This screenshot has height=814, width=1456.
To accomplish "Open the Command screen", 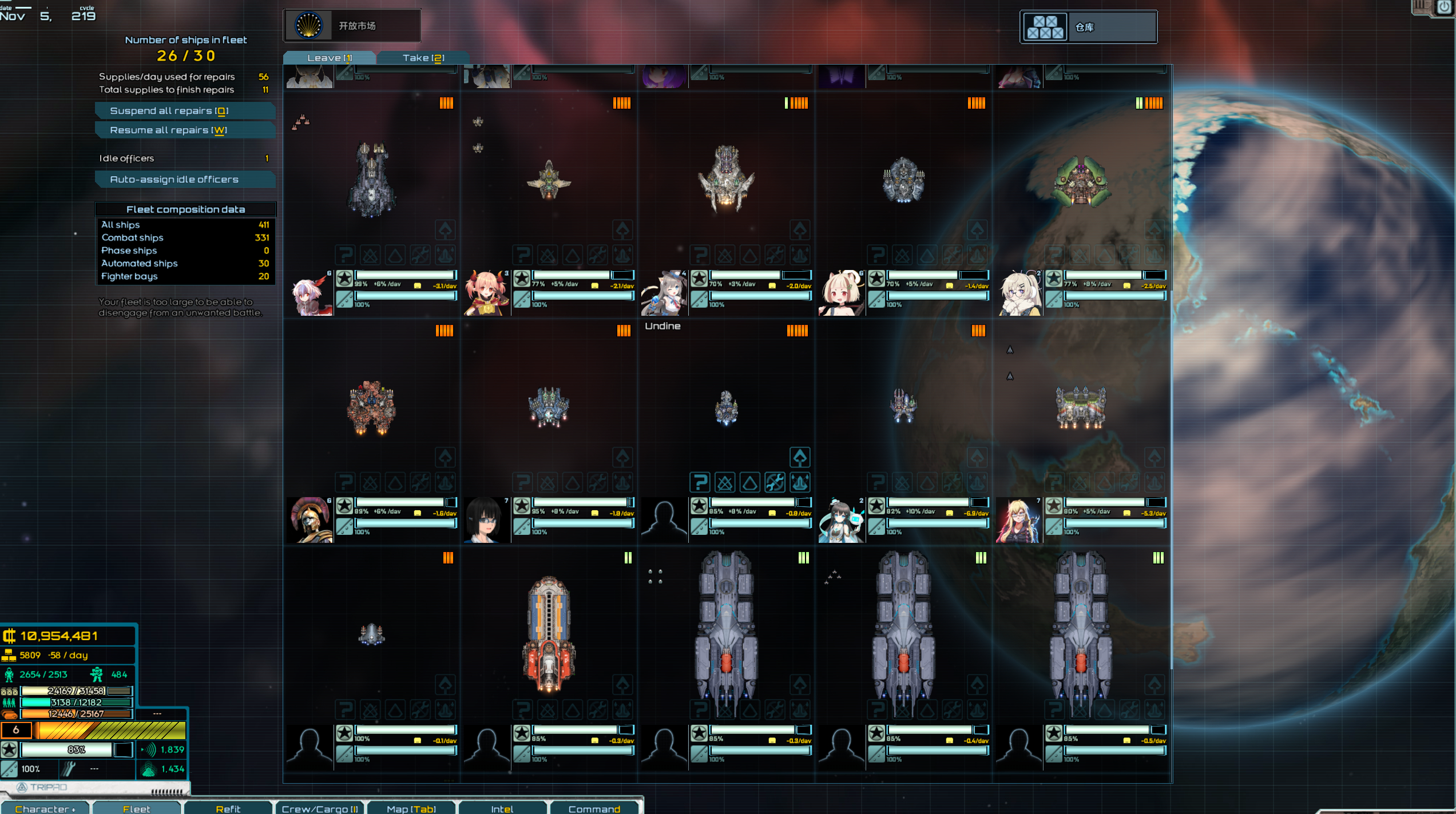I will coord(594,808).
